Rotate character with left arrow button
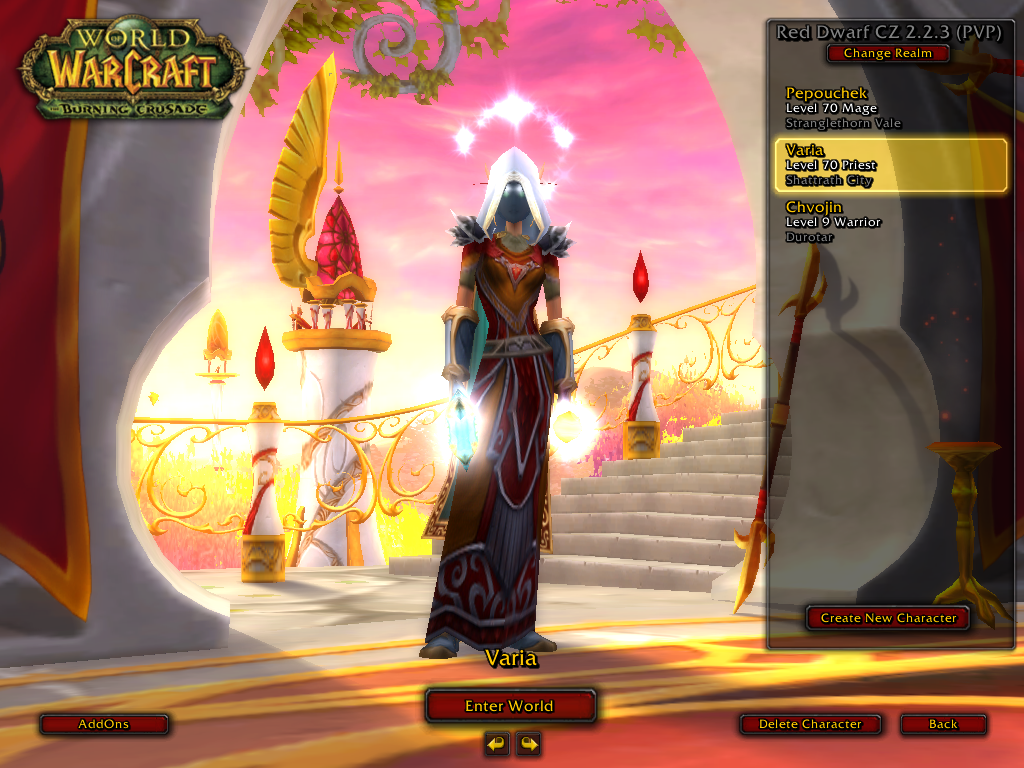Screen dimensions: 1024x768 (496, 743)
